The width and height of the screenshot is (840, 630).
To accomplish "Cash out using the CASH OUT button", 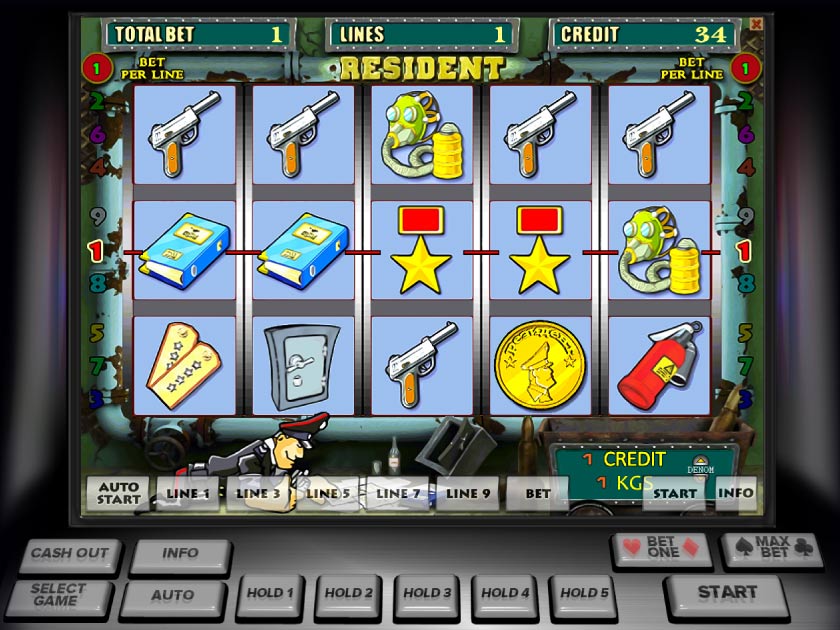I will pyautogui.click(x=68, y=554).
